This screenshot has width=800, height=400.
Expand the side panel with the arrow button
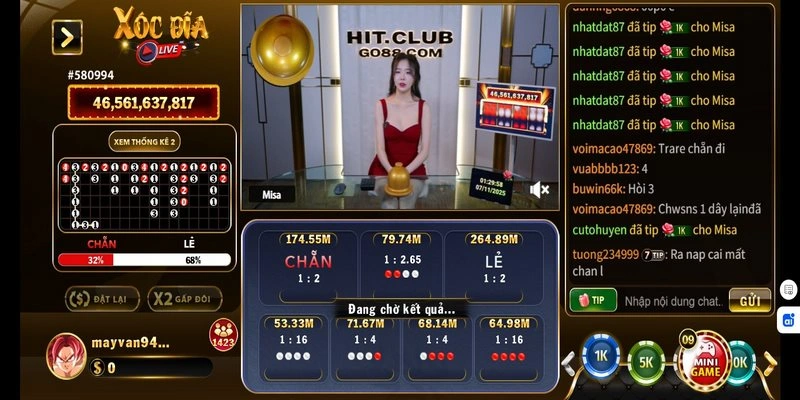(x=67, y=37)
